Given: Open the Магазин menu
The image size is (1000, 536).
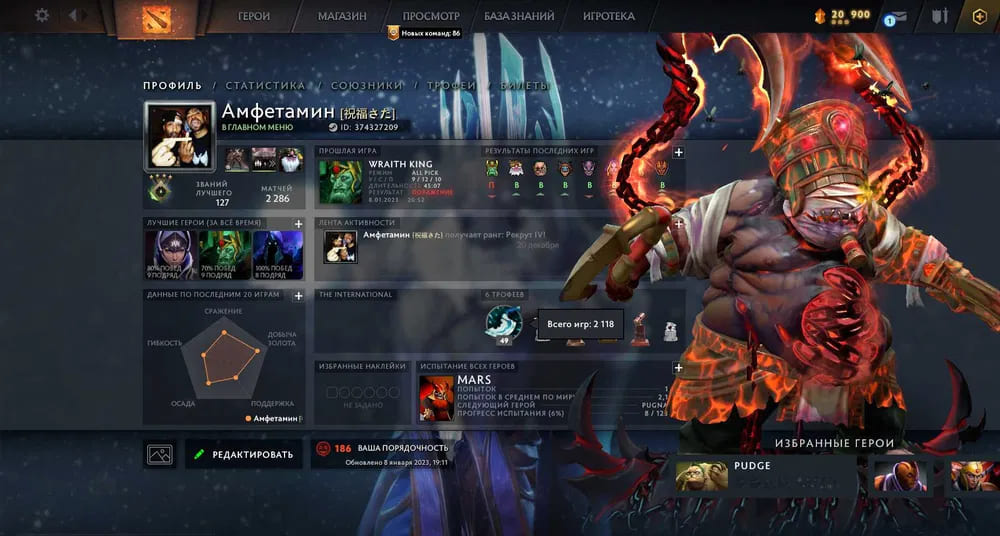Looking at the screenshot, I should [x=342, y=16].
